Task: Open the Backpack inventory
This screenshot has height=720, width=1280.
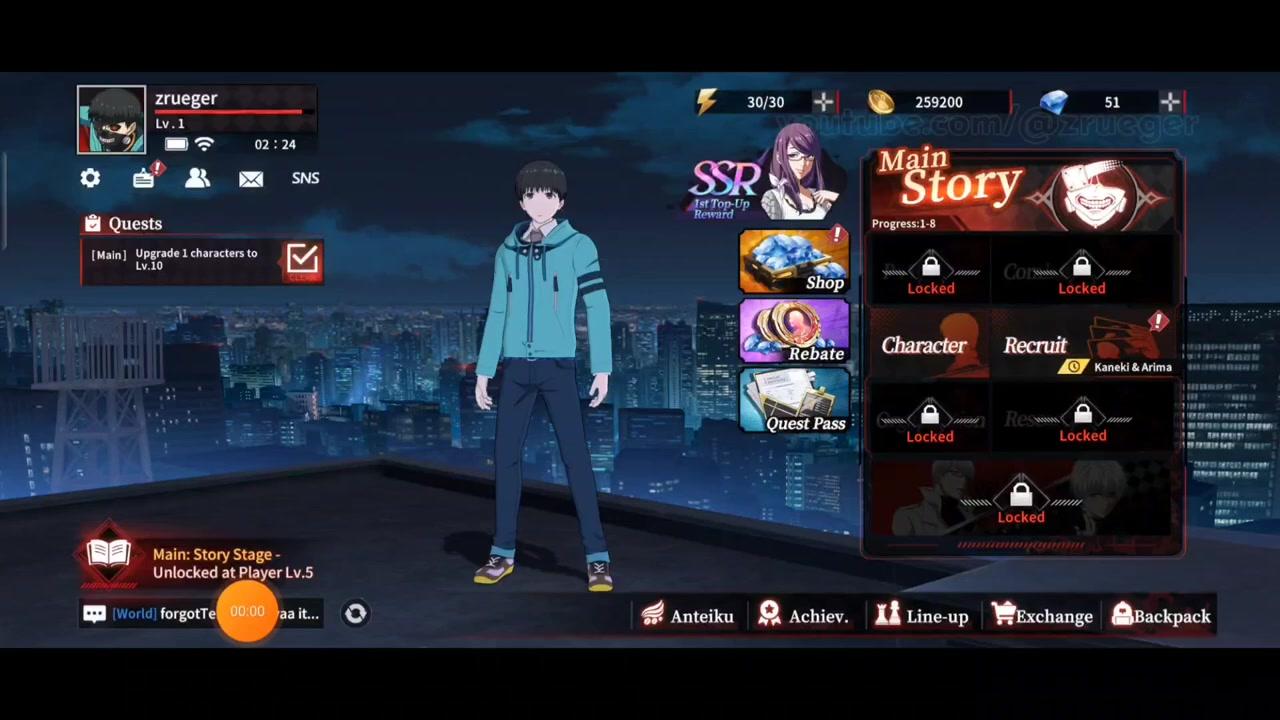Action: [x=1160, y=616]
